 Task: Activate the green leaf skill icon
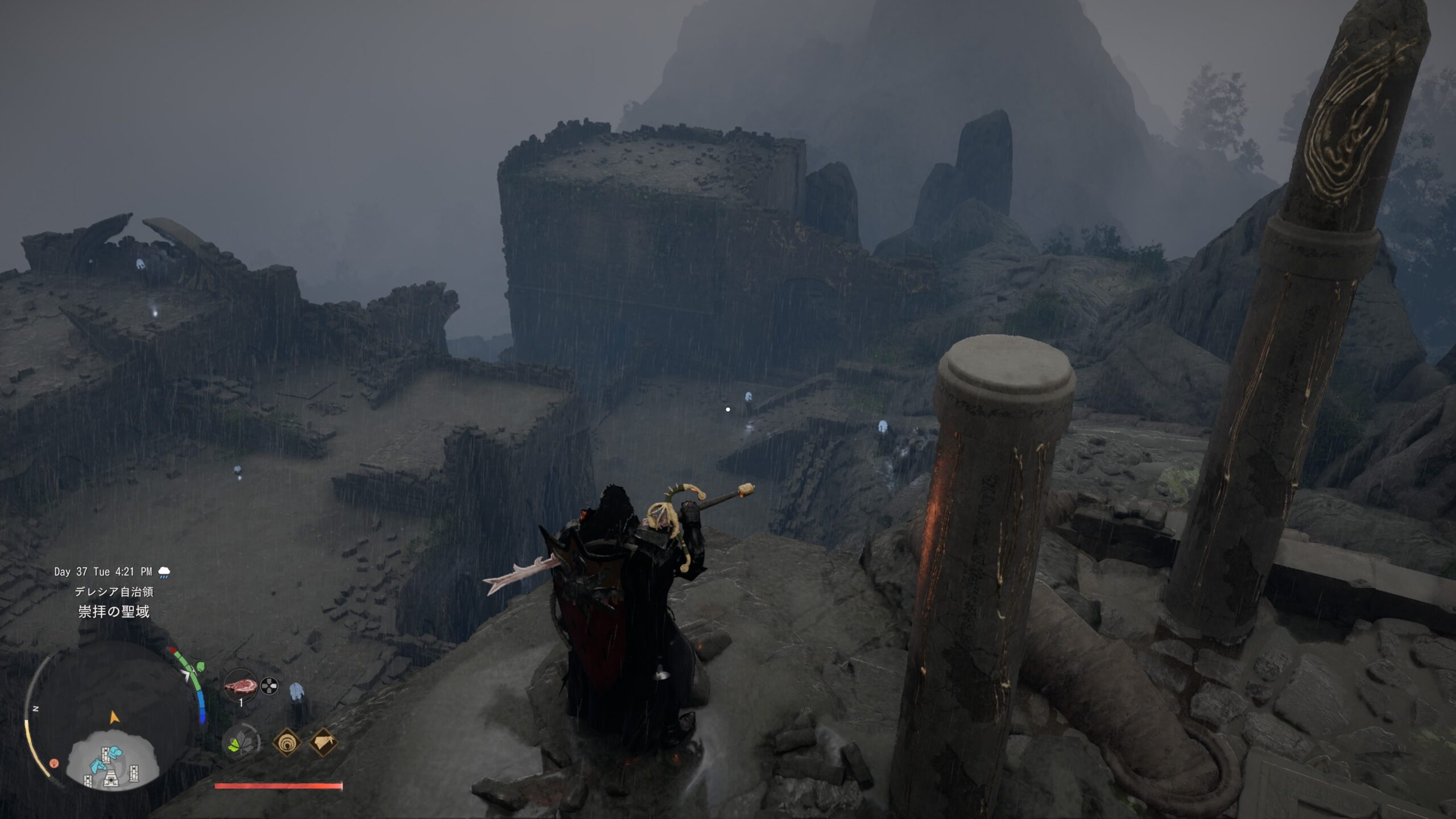click(242, 743)
